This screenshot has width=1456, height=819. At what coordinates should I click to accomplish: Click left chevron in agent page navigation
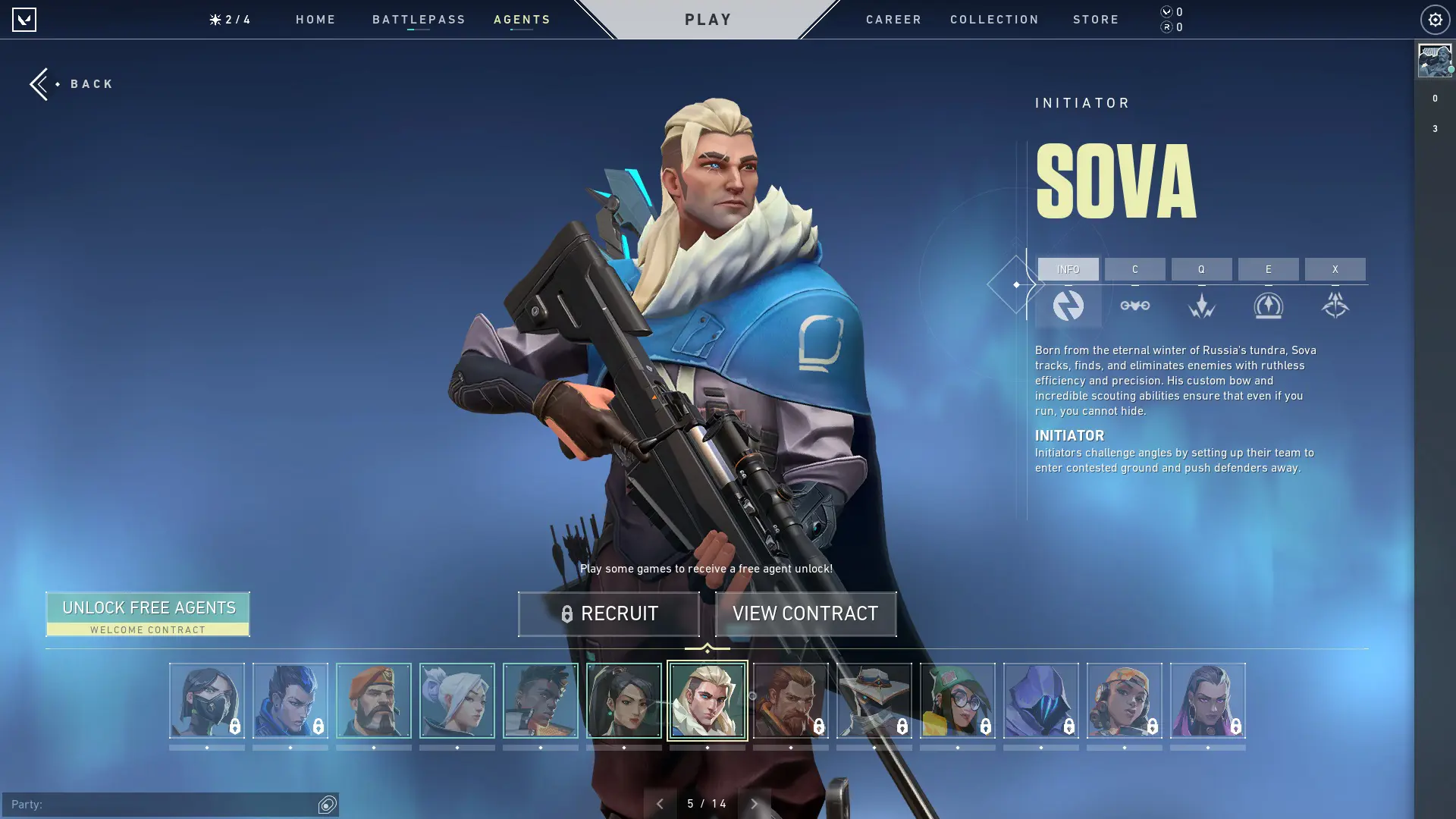(661, 802)
